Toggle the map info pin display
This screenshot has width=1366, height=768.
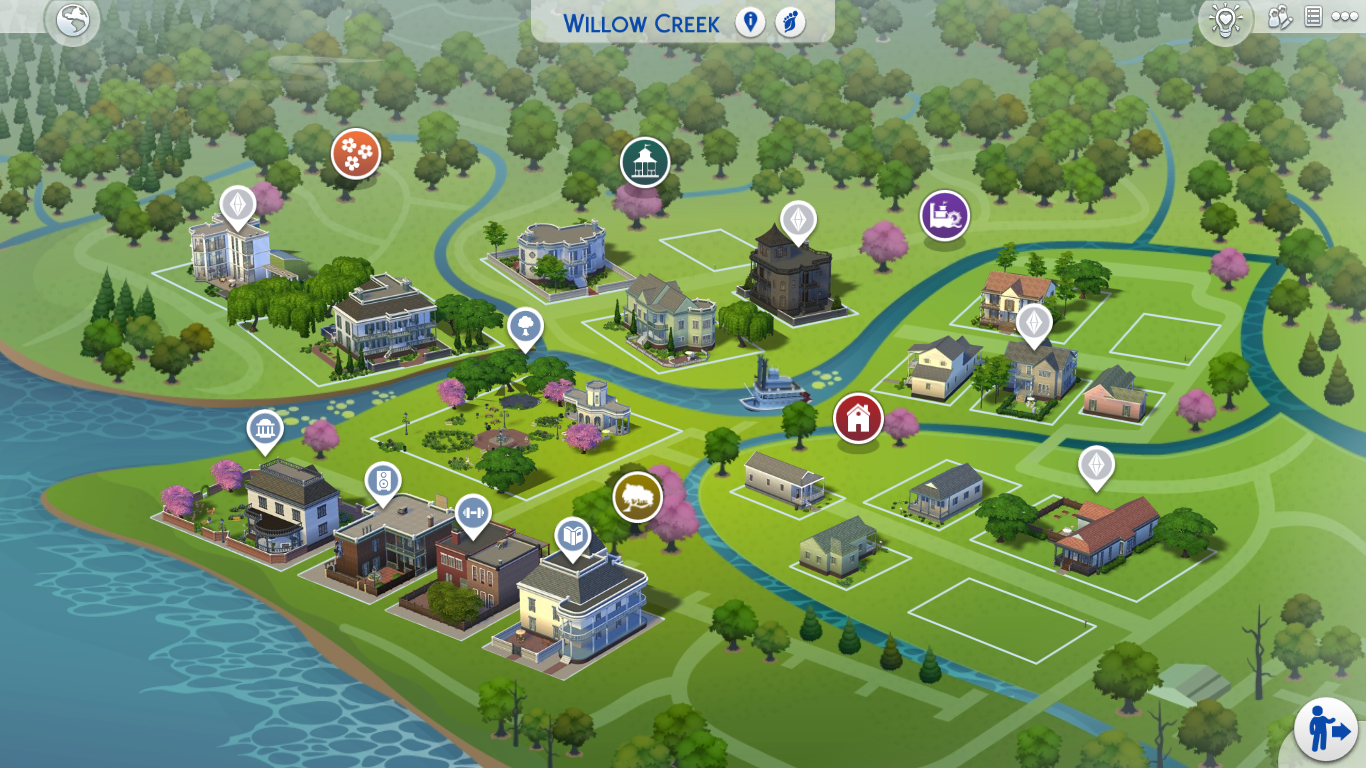click(750, 22)
